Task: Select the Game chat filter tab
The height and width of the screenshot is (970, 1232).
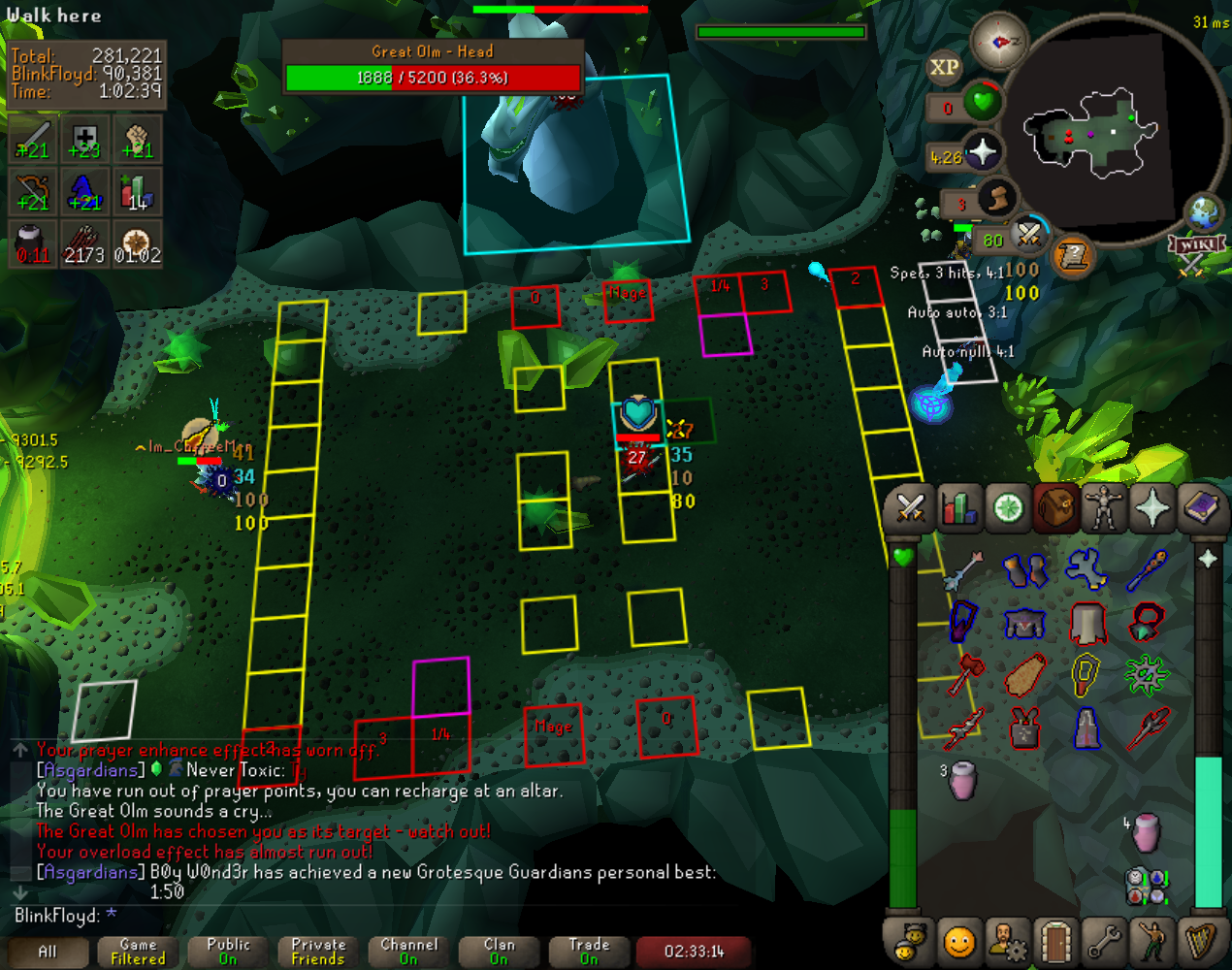Action: click(138, 952)
